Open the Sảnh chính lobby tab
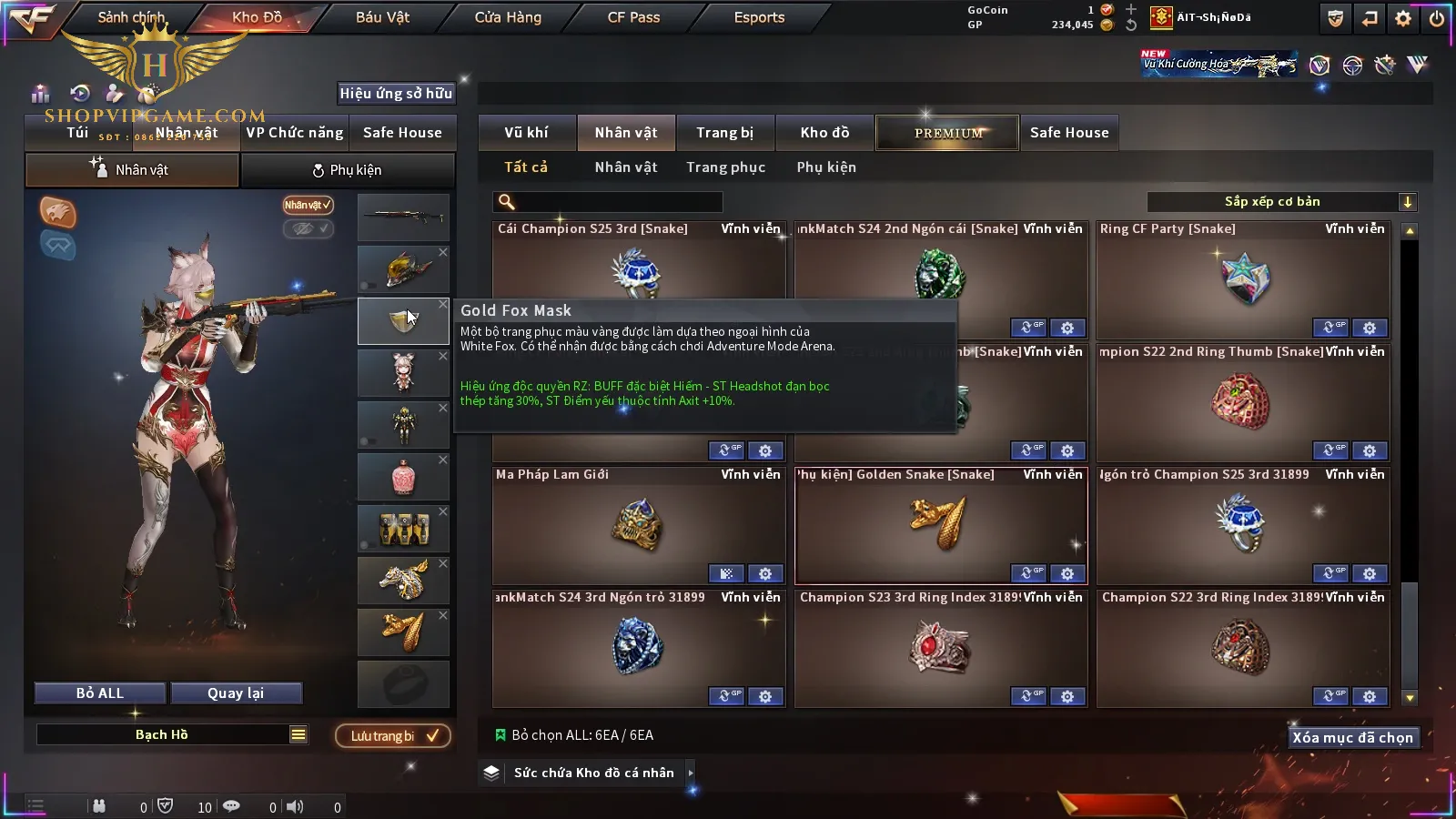The width and height of the screenshot is (1456, 819). coord(132,17)
